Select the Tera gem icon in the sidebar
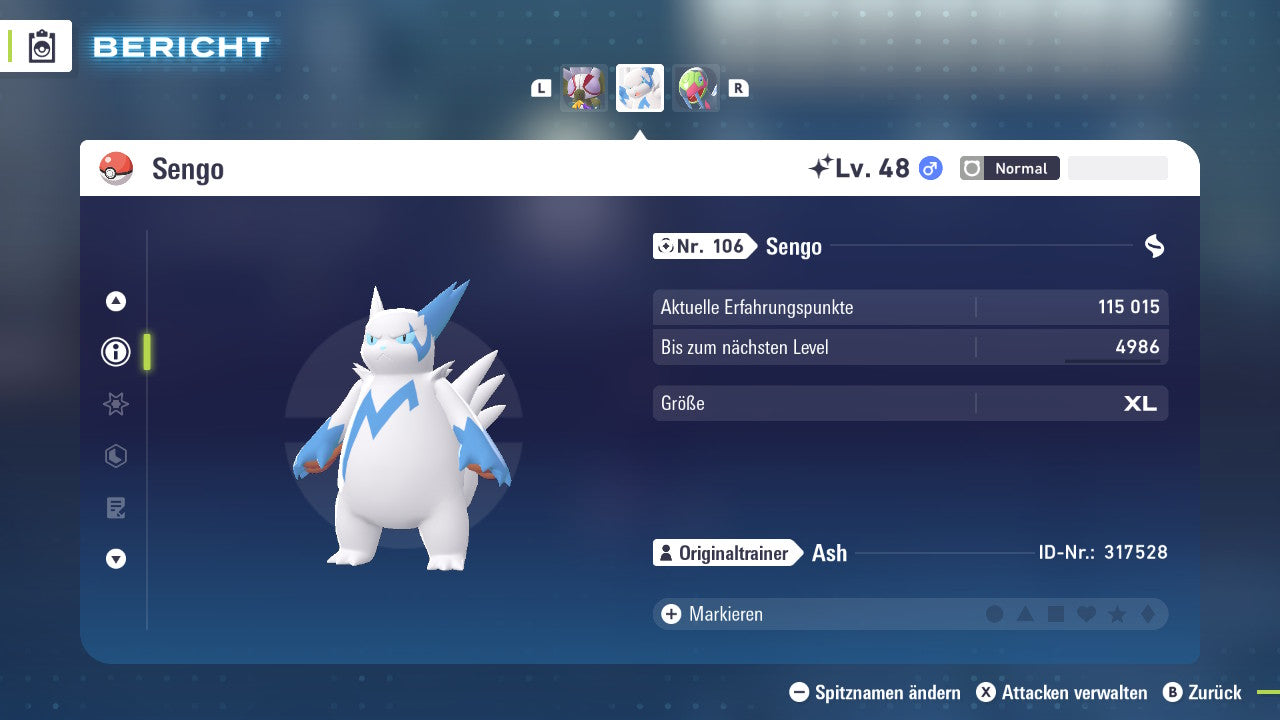1280x720 pixels. (x=115, y=456)
